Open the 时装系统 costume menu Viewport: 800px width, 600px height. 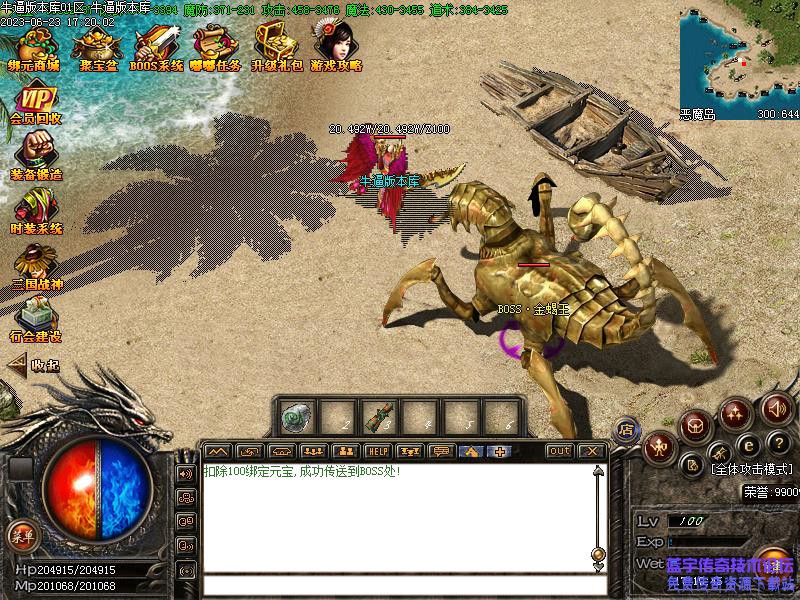tap(36, 212)
